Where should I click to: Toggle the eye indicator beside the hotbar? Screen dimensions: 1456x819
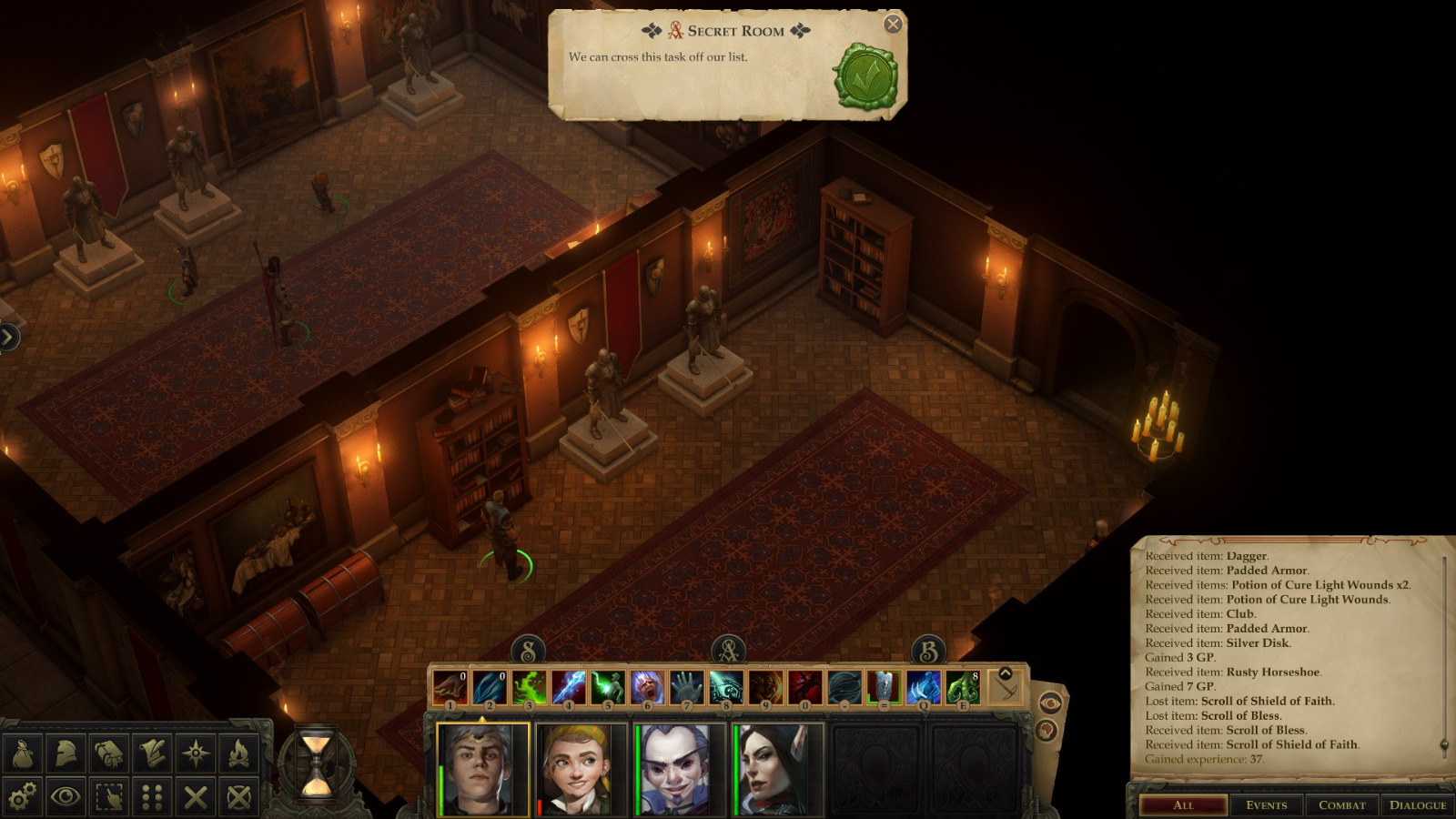(1048, 701)
